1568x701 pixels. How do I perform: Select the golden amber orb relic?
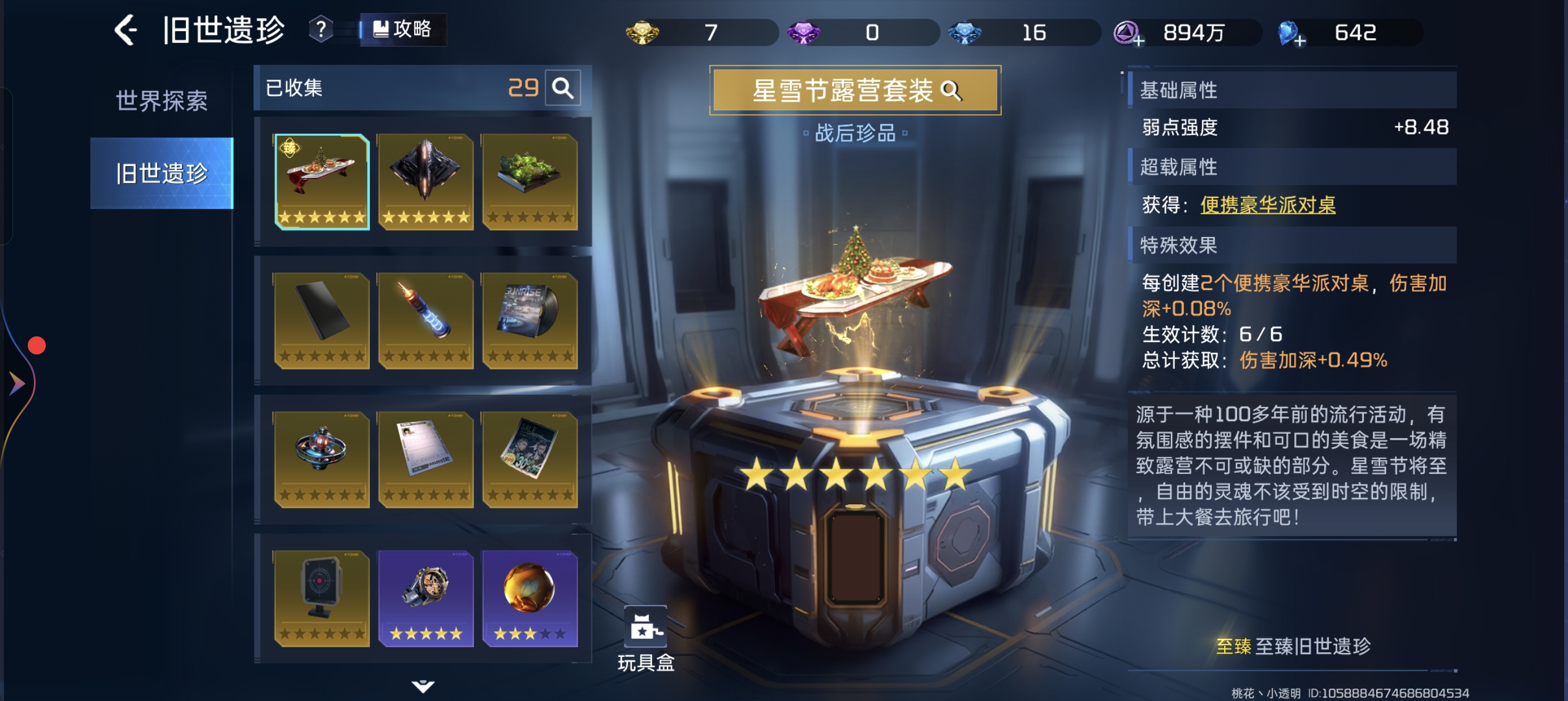[529, 598]
